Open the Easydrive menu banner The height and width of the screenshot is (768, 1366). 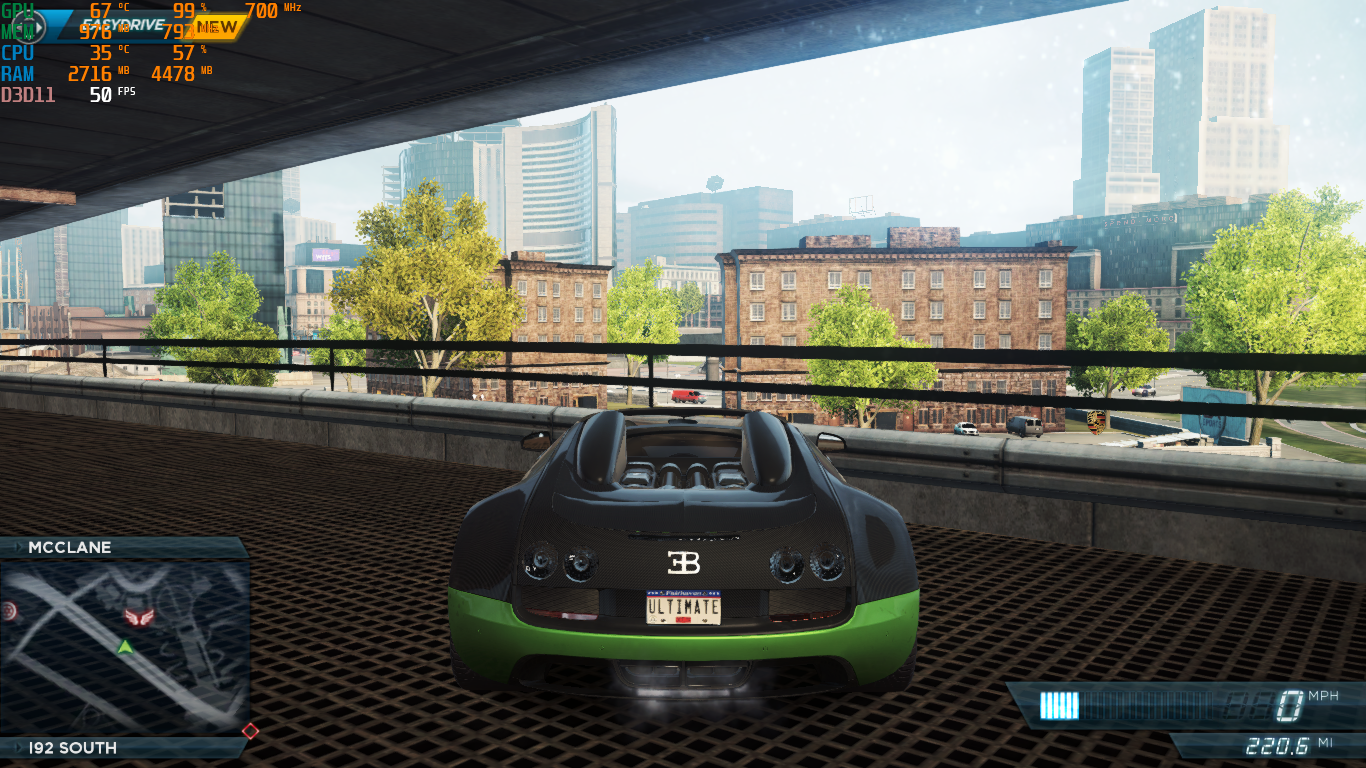pos(120,26)
